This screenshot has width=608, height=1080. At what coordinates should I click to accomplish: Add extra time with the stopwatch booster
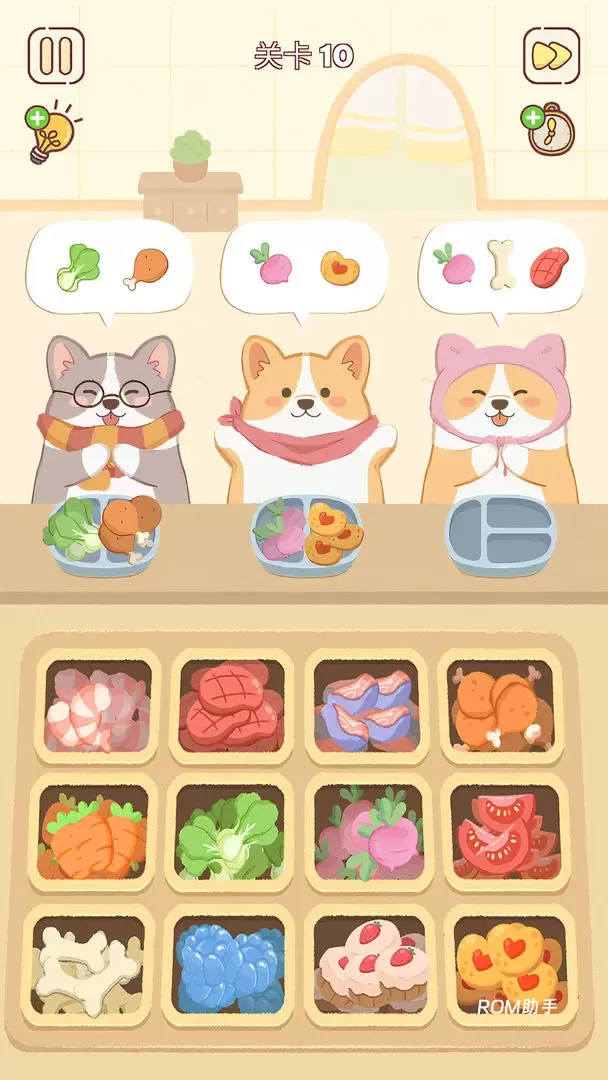pos(546,129)
